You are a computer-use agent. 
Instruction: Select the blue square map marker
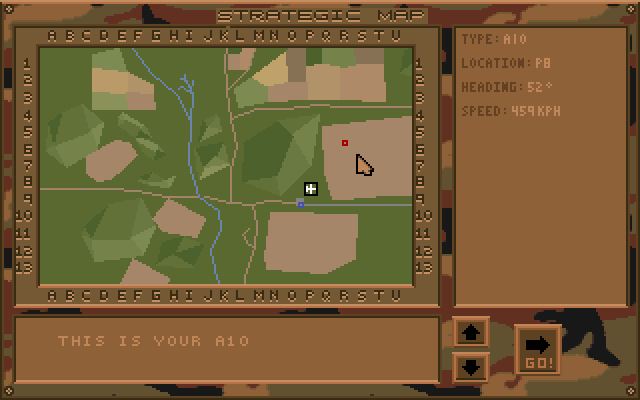[300, 203]
